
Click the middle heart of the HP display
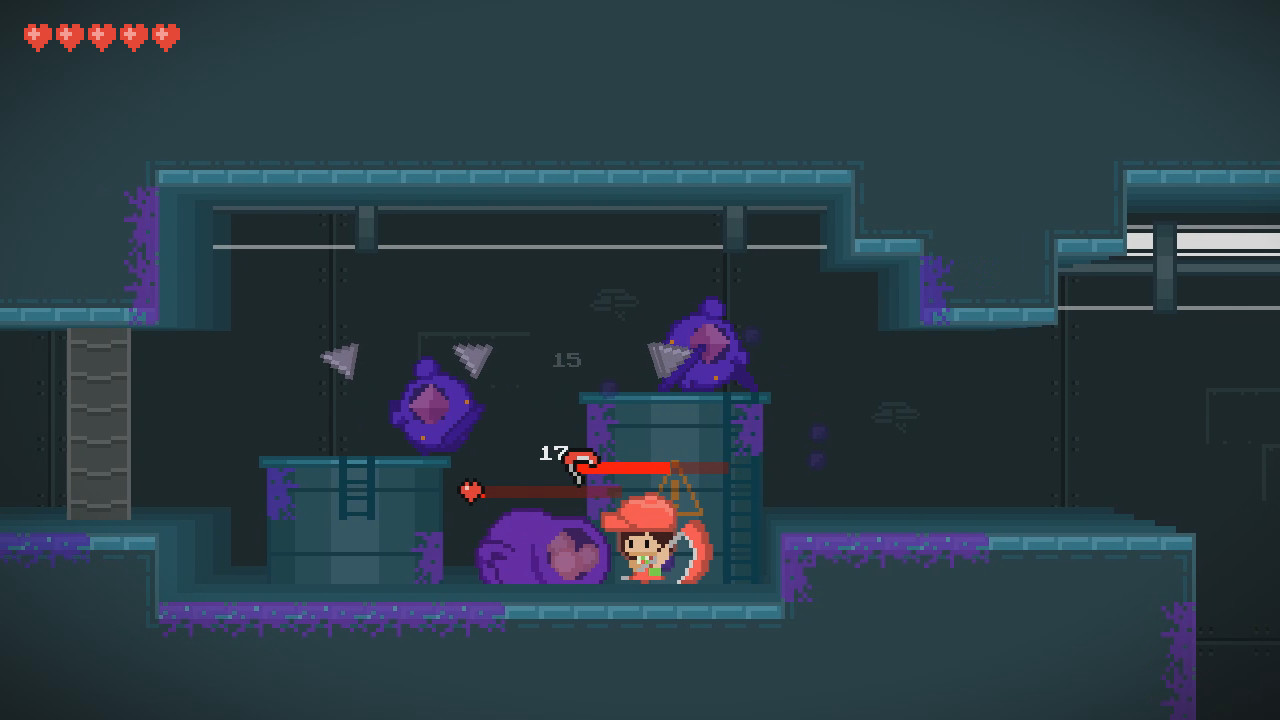[x=101, y=33]
